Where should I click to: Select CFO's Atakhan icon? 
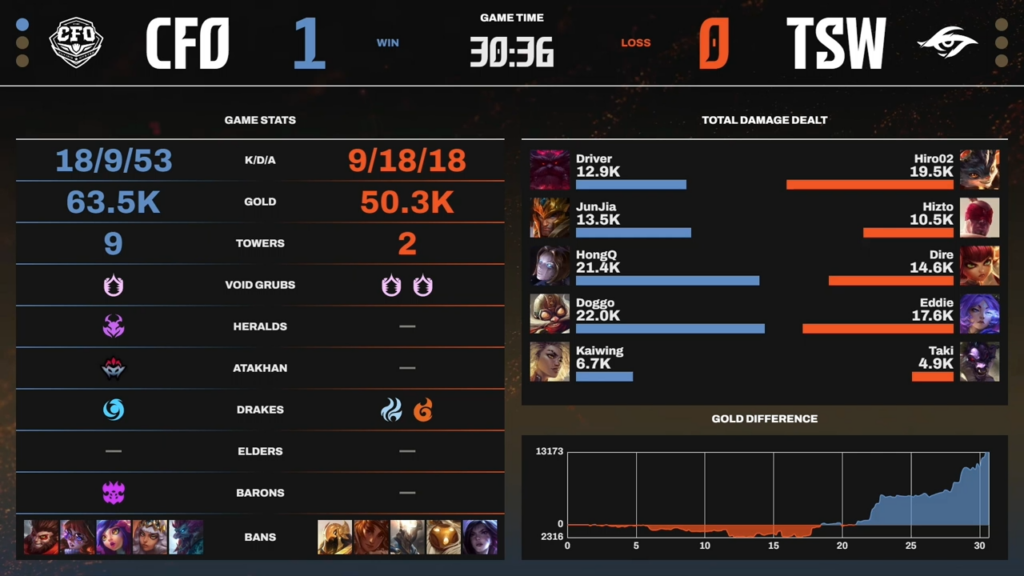tap(113, 368)
